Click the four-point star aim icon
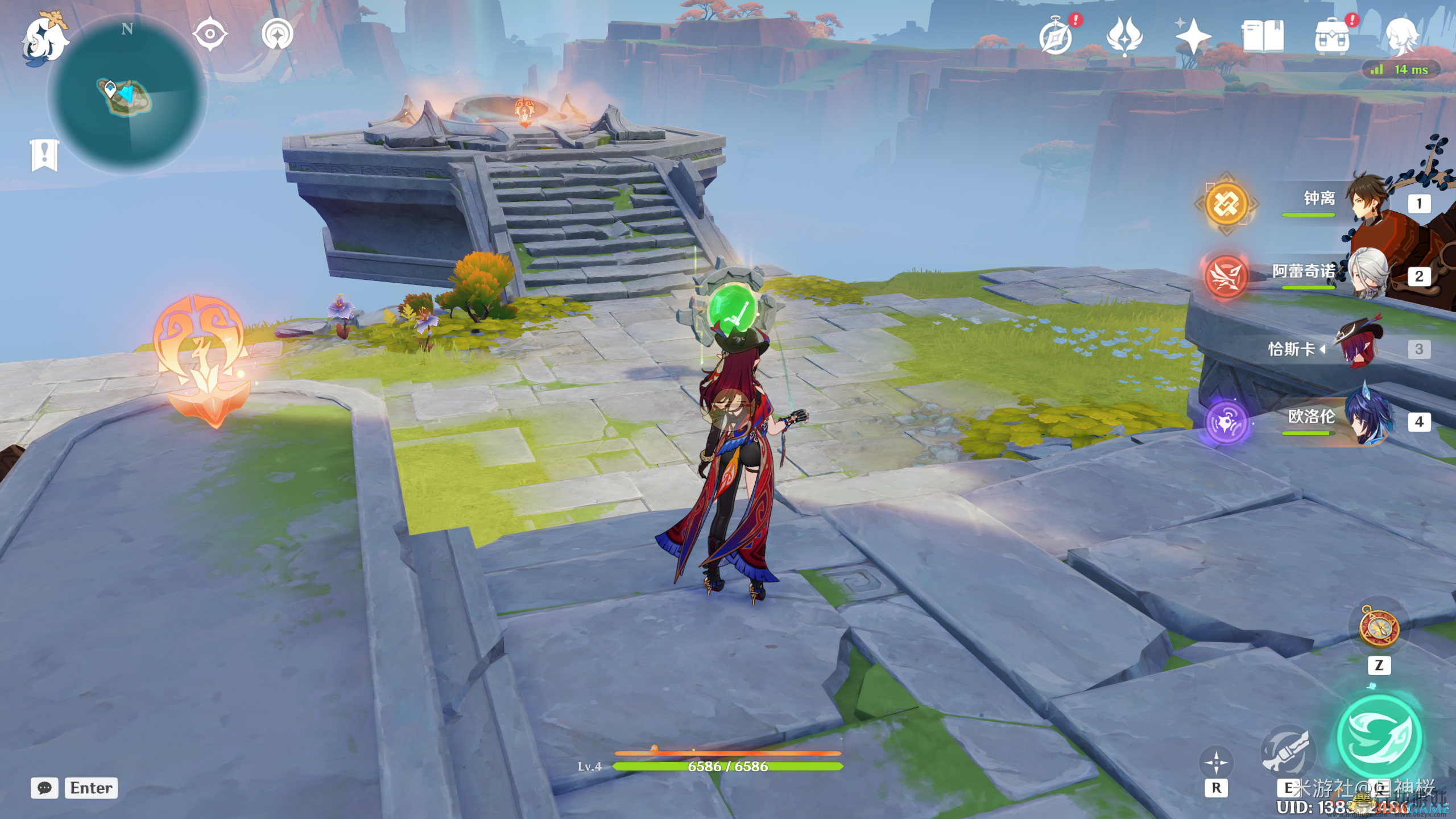Screen dimensions: 1456x819 [x=1216, y=762]
